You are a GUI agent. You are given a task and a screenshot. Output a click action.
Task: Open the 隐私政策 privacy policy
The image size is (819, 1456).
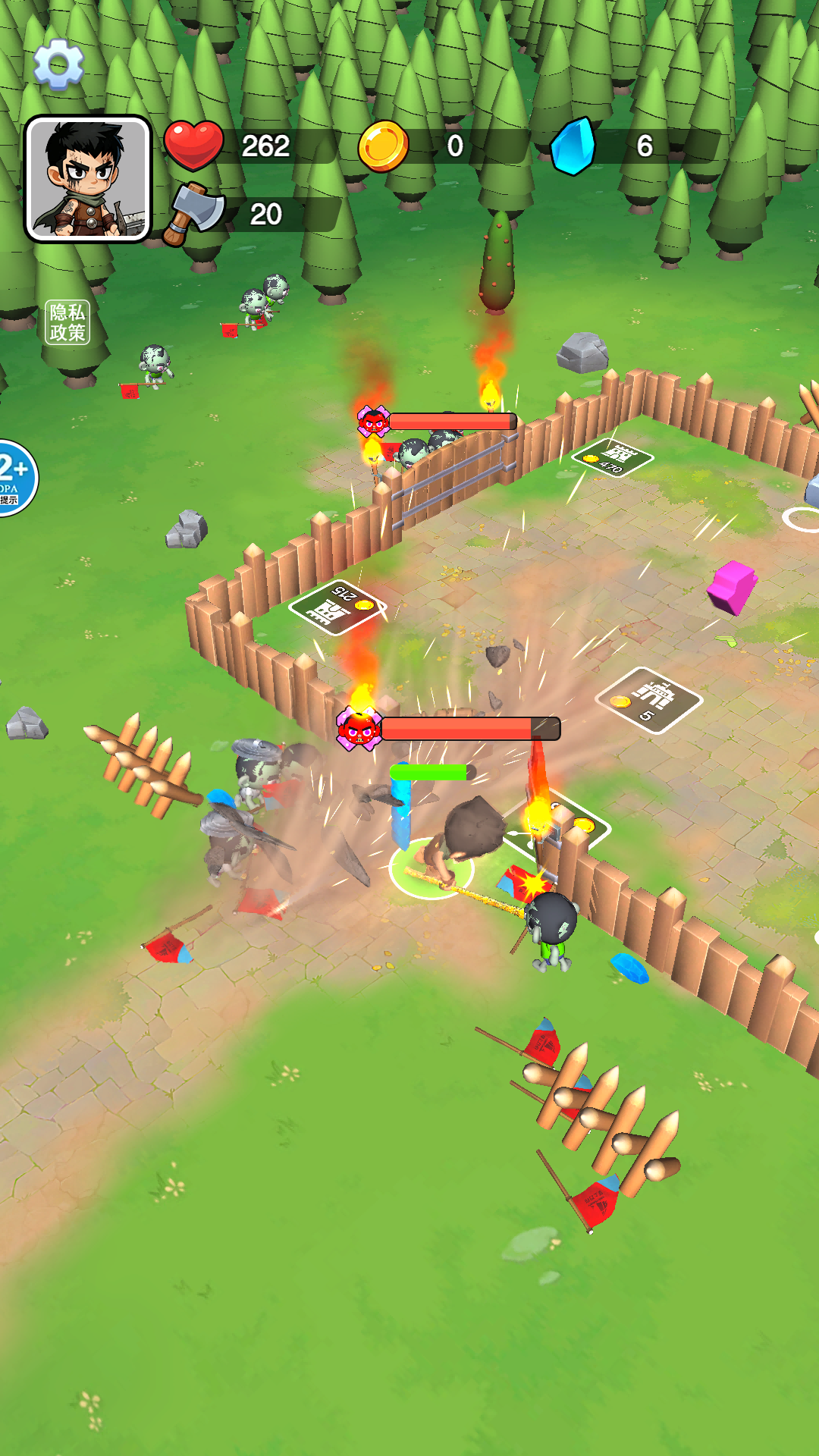click(67, 322)
